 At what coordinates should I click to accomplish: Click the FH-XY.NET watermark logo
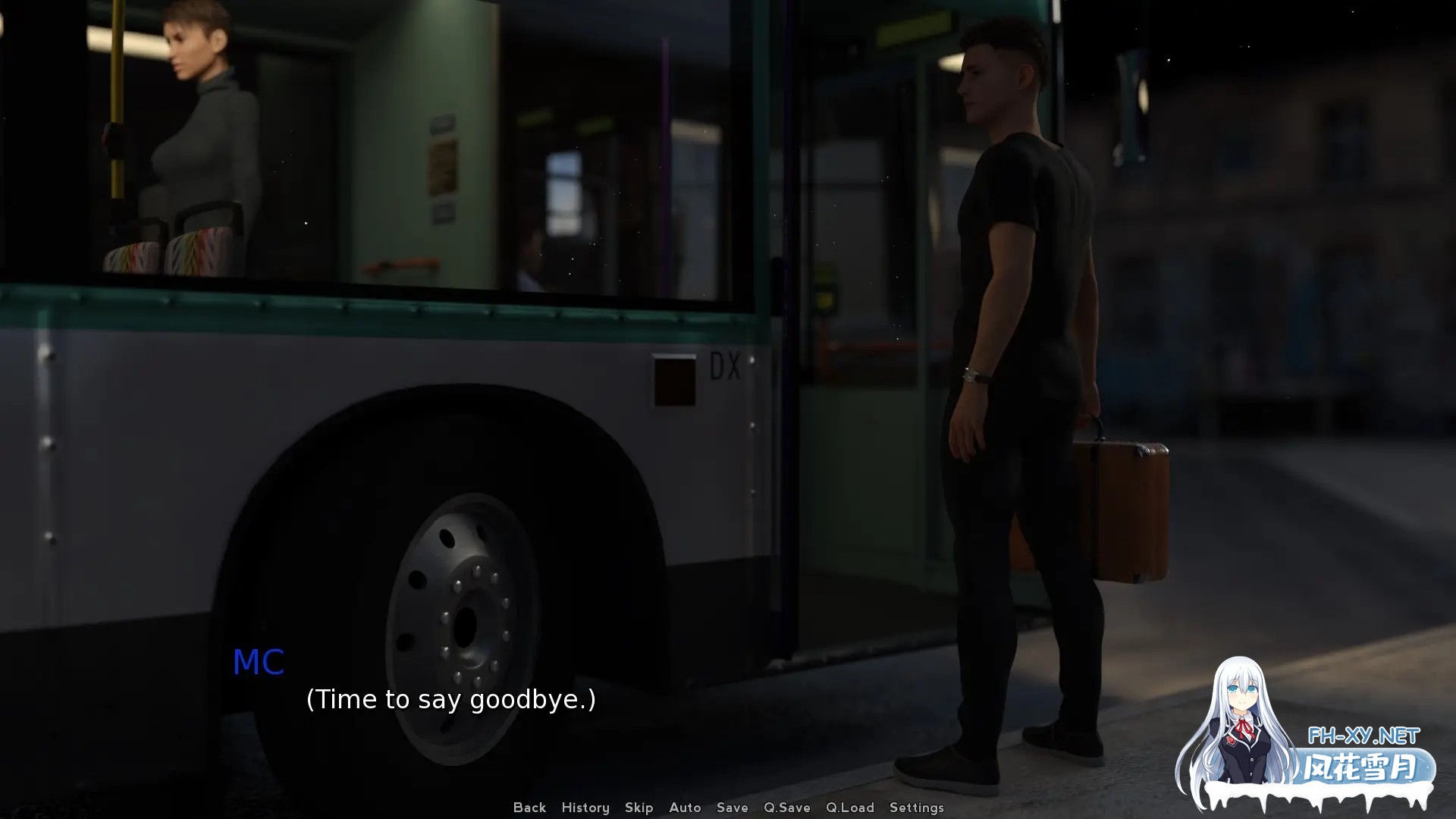click(x=1363, y=736)
